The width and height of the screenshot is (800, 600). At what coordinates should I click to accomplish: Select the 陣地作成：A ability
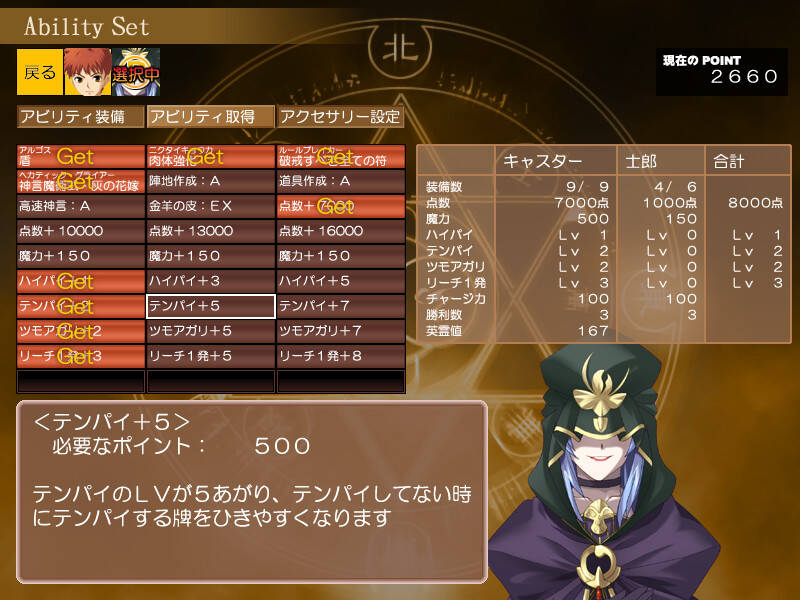211,182
